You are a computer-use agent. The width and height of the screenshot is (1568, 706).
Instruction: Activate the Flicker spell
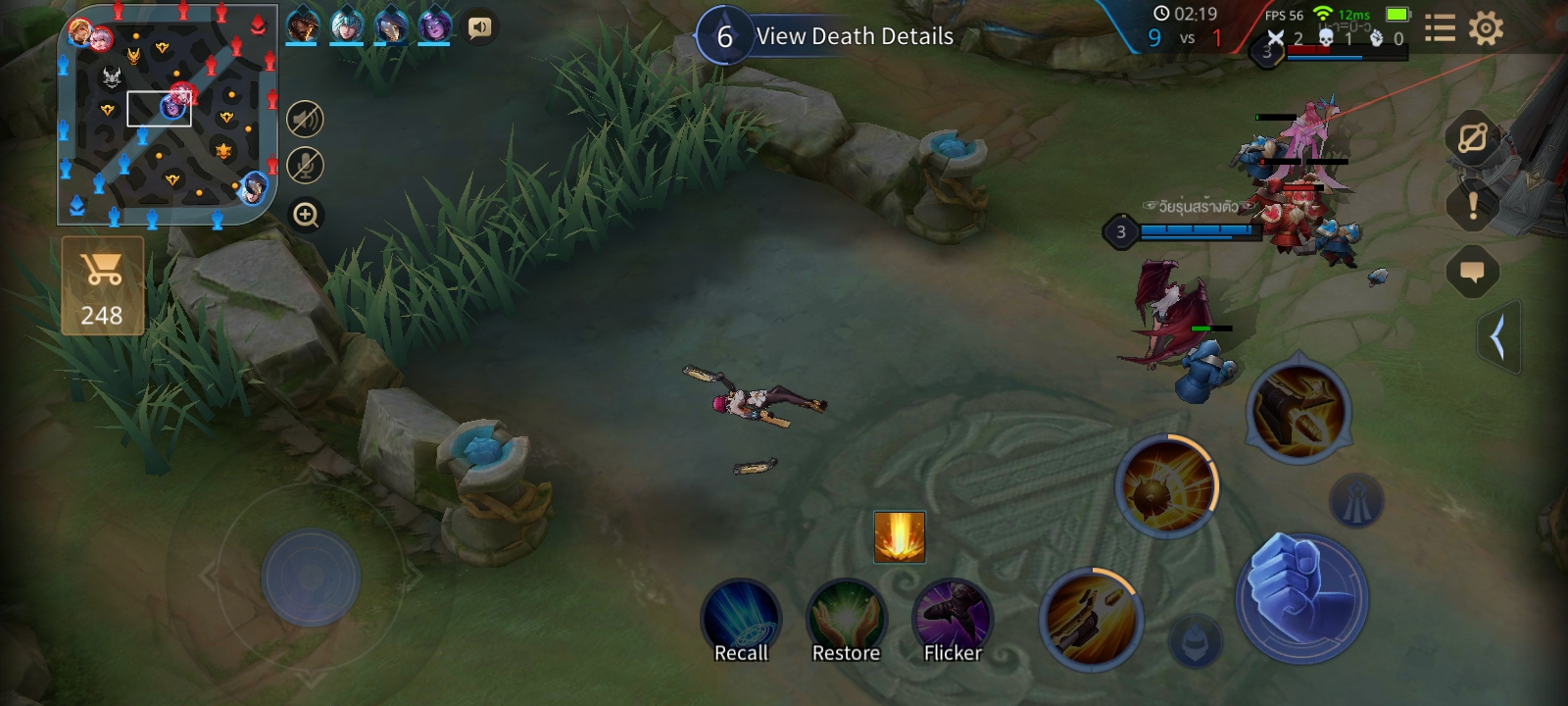(952, 620)
